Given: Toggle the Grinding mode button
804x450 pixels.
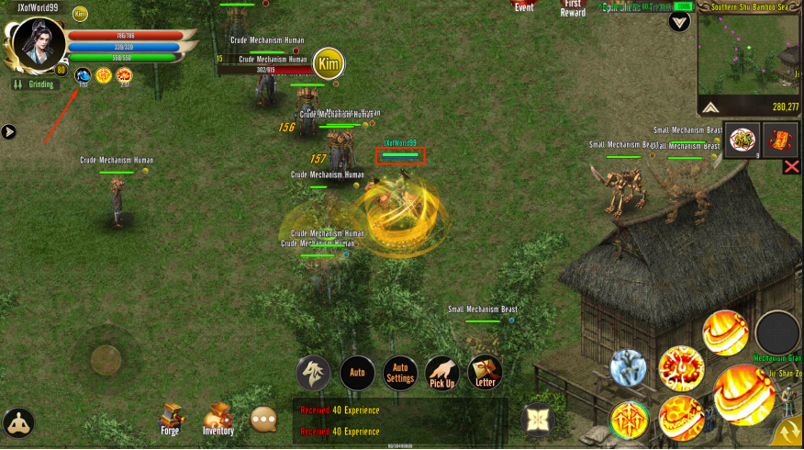Looking at the screenshot, I should (x=34, y=85).
